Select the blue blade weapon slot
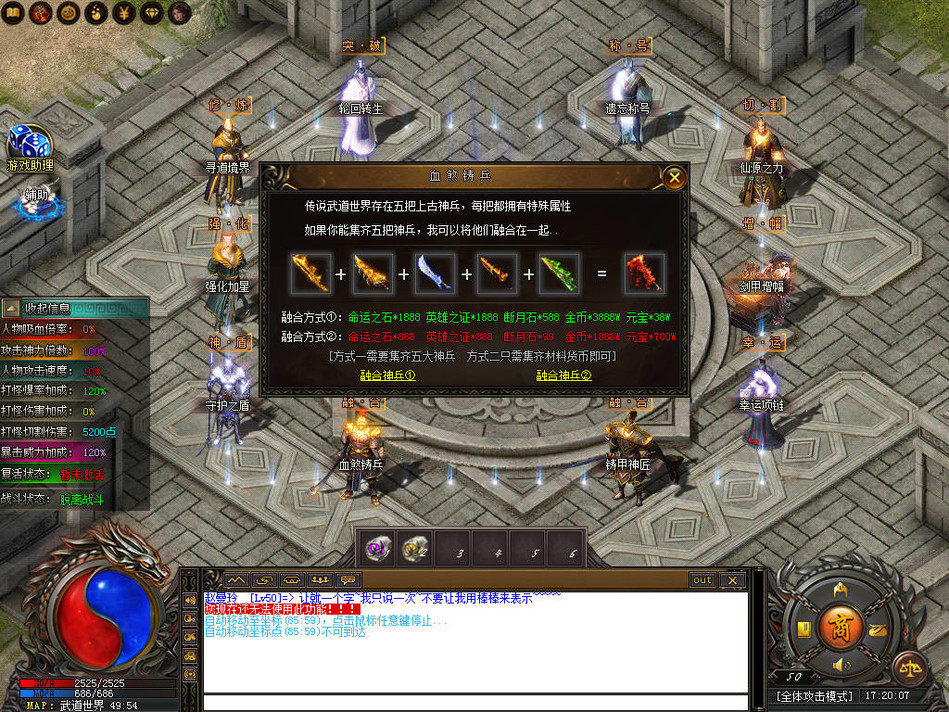The height and width of the screenshot is (712, 949). coord(434,273)
